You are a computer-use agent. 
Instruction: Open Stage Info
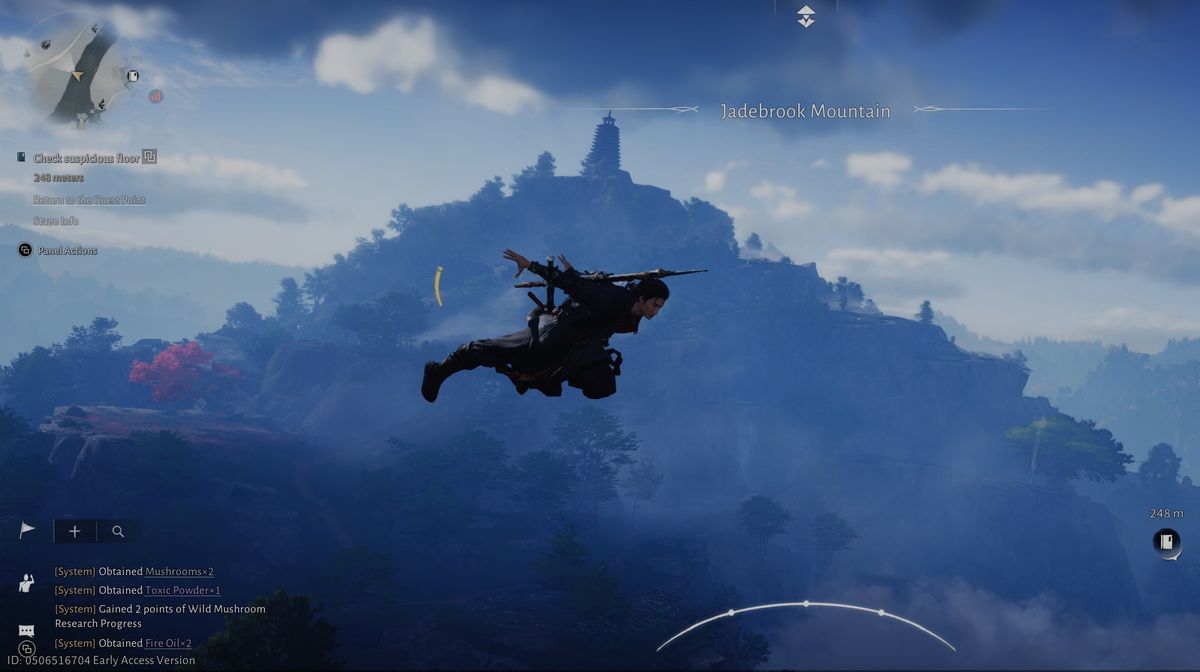point(56,221)
